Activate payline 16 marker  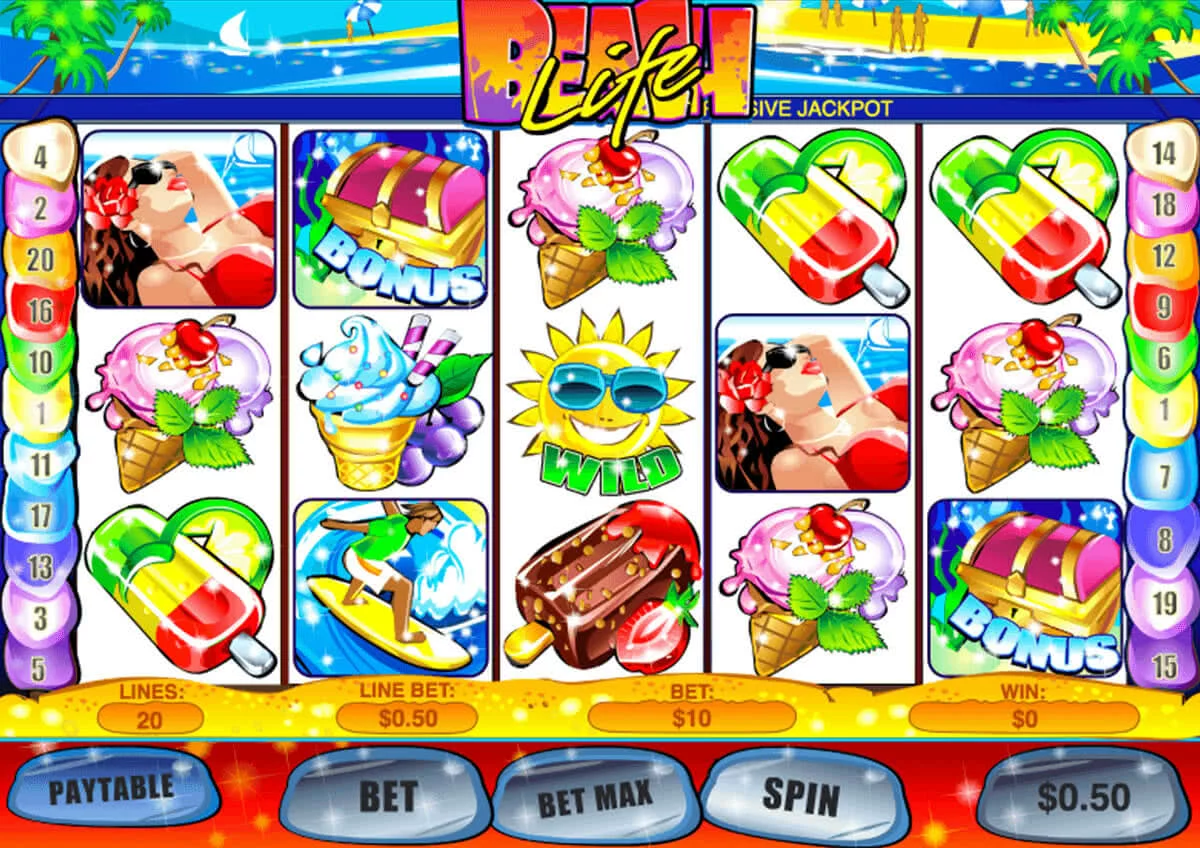pyautogui.click(x=40, y=311)
